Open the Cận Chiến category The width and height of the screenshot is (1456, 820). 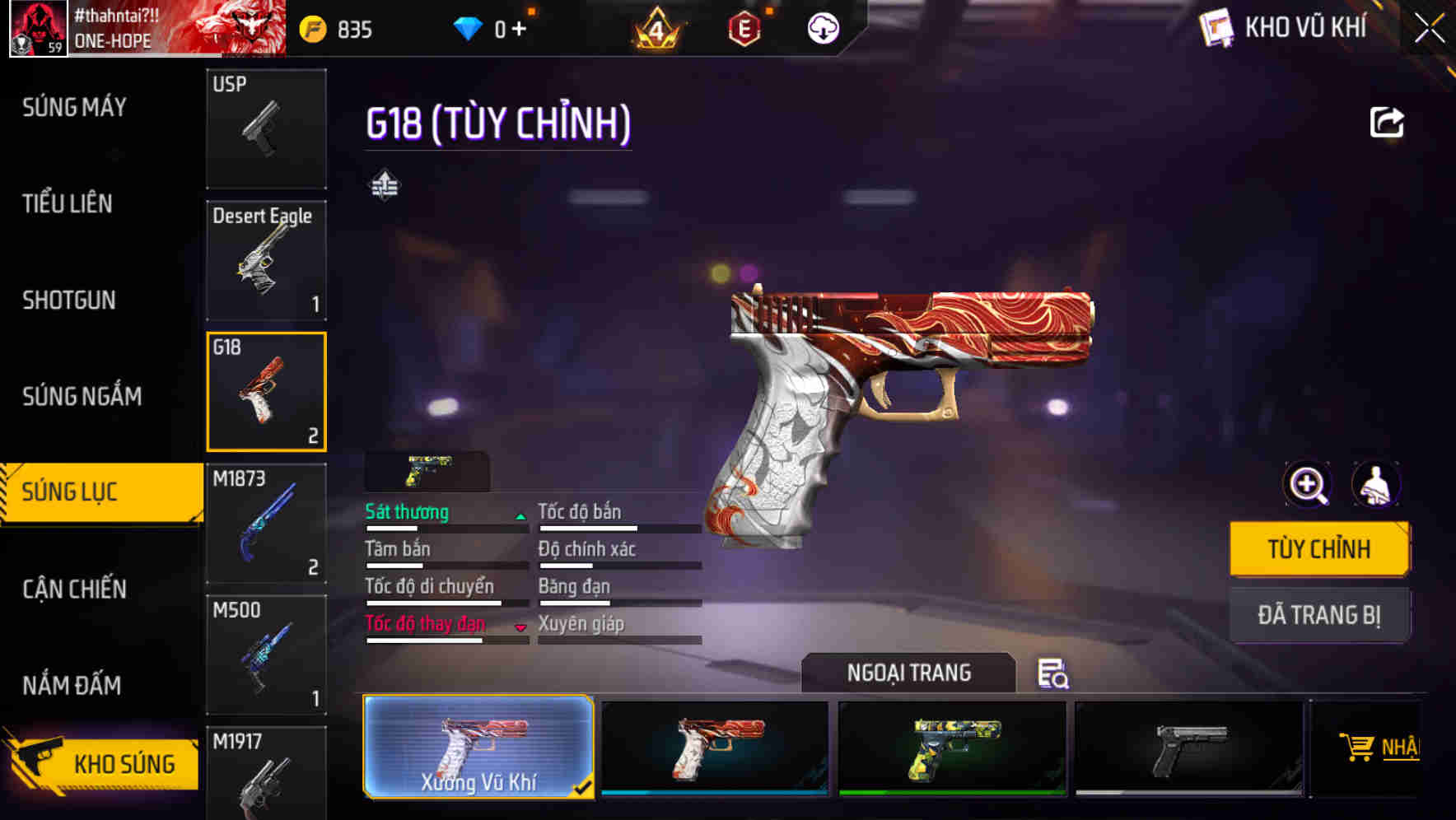(x=72, y=589)
